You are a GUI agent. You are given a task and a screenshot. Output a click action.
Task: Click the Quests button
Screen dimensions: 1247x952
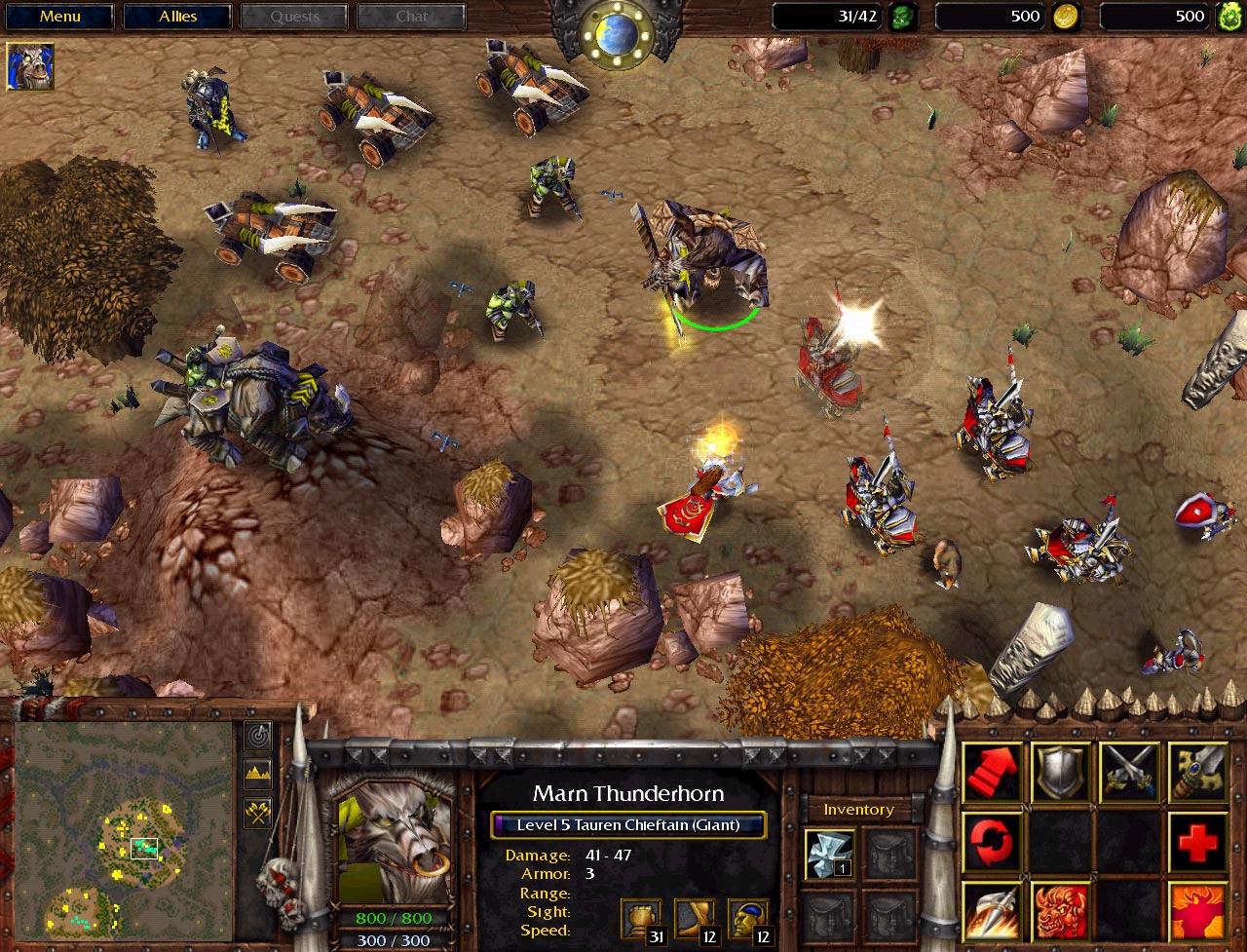click(294, 17)
